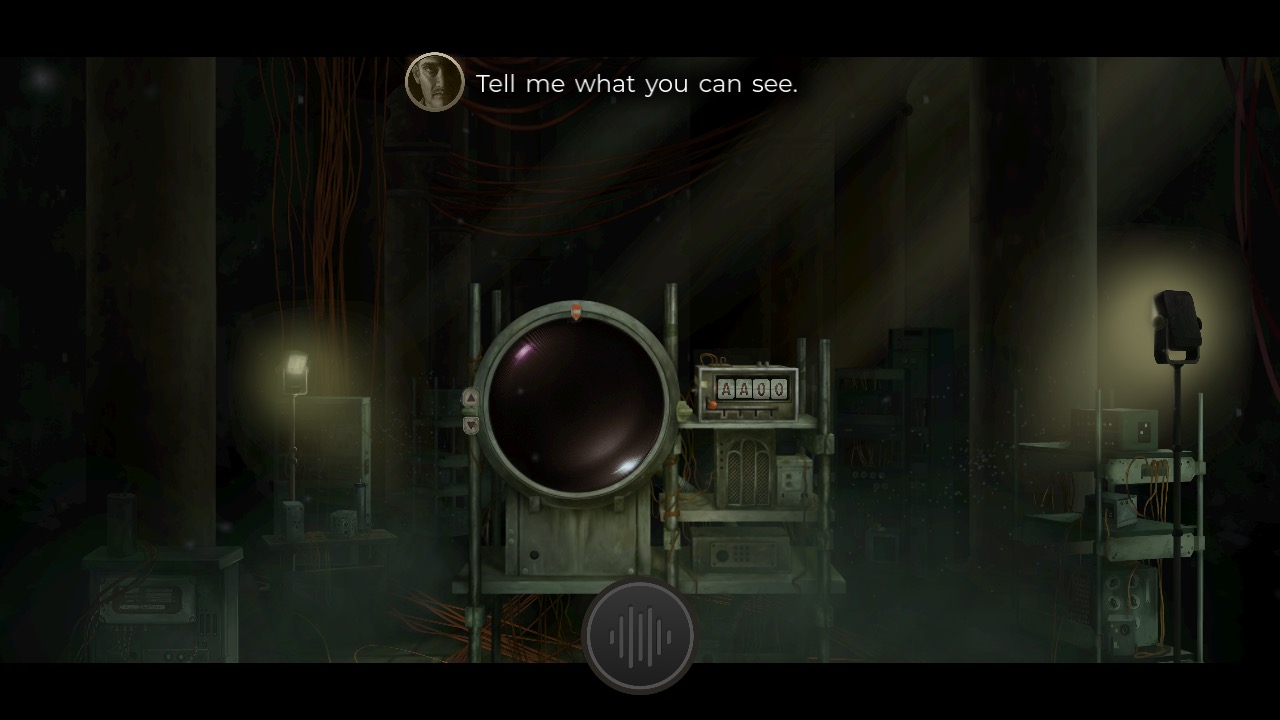Click the narrator's portrait avatar
The width and height of the screenshot is (1280, 720).
(x=434, y=80)
